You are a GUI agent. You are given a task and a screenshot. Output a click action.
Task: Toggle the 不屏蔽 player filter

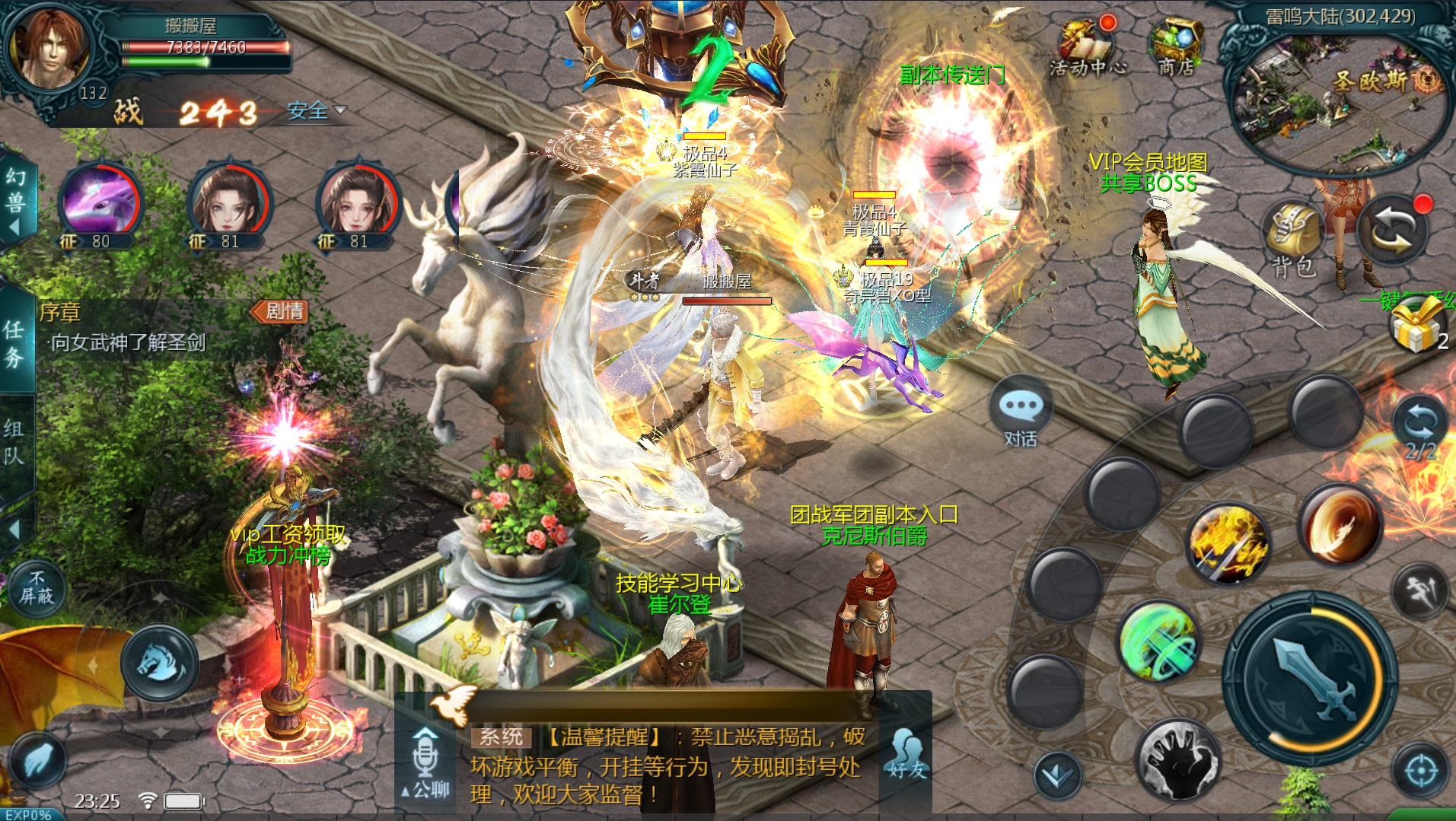click(36, 588)
